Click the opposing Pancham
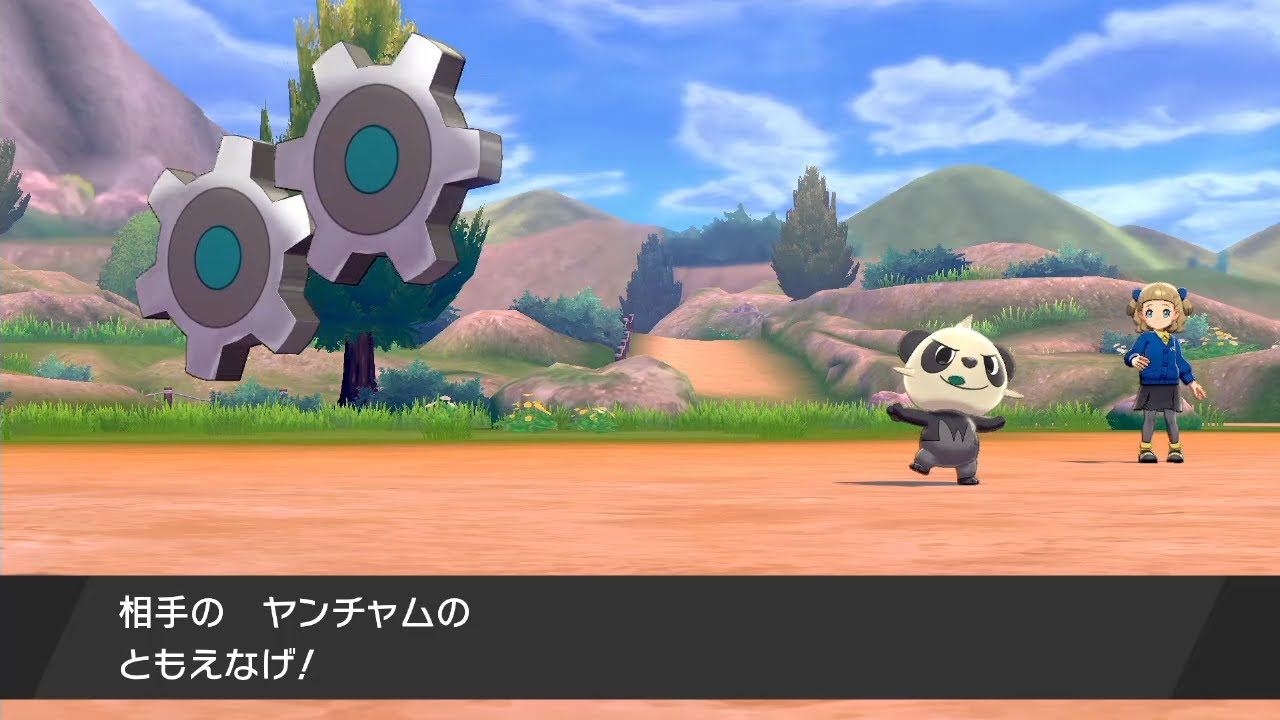The height and width of the screenshot is (720, 1280). coord(955,400)
